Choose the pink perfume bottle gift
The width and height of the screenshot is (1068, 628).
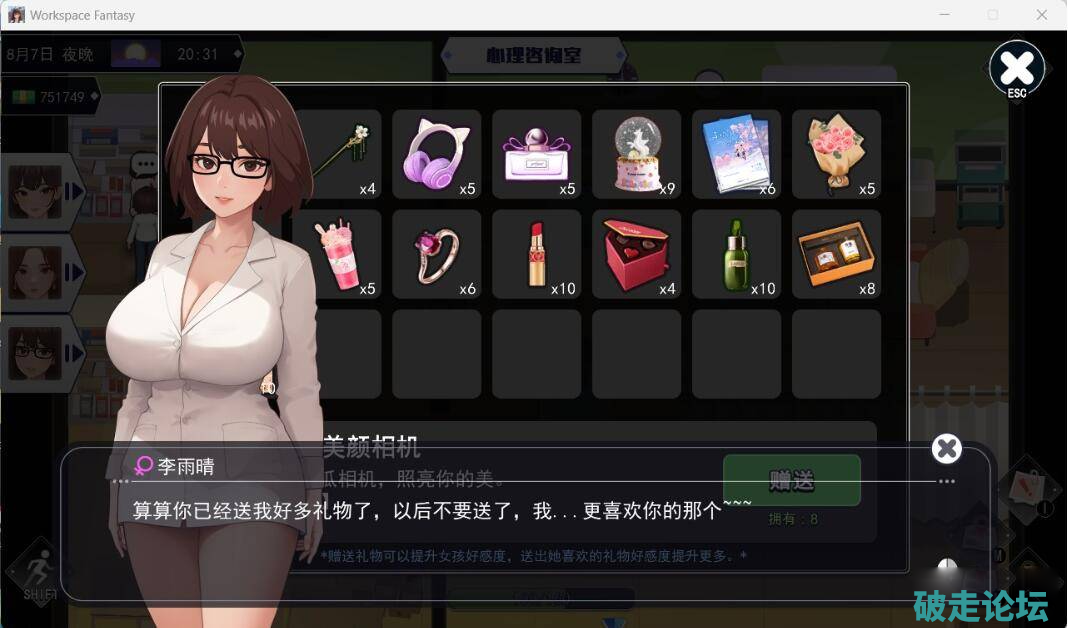point(536,154)
